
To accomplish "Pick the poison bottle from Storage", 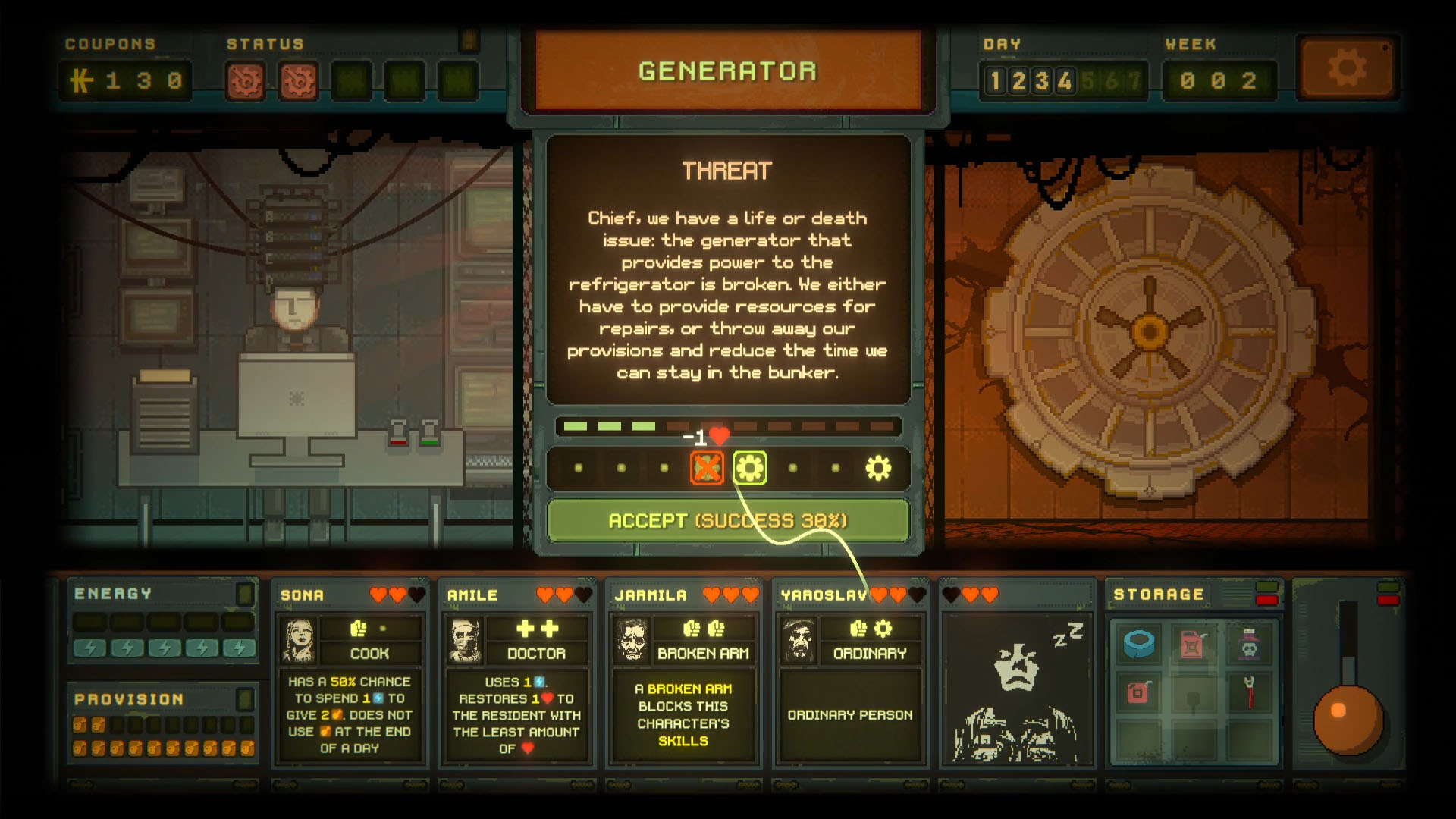I will 1250,645.
